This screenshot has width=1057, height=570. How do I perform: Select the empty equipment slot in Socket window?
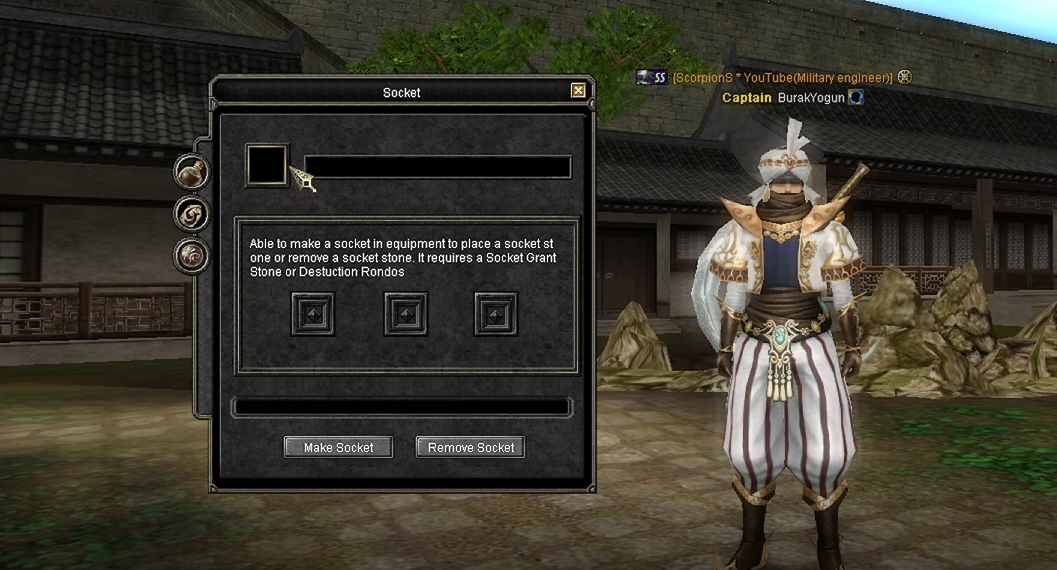click(x=267, y=165)
